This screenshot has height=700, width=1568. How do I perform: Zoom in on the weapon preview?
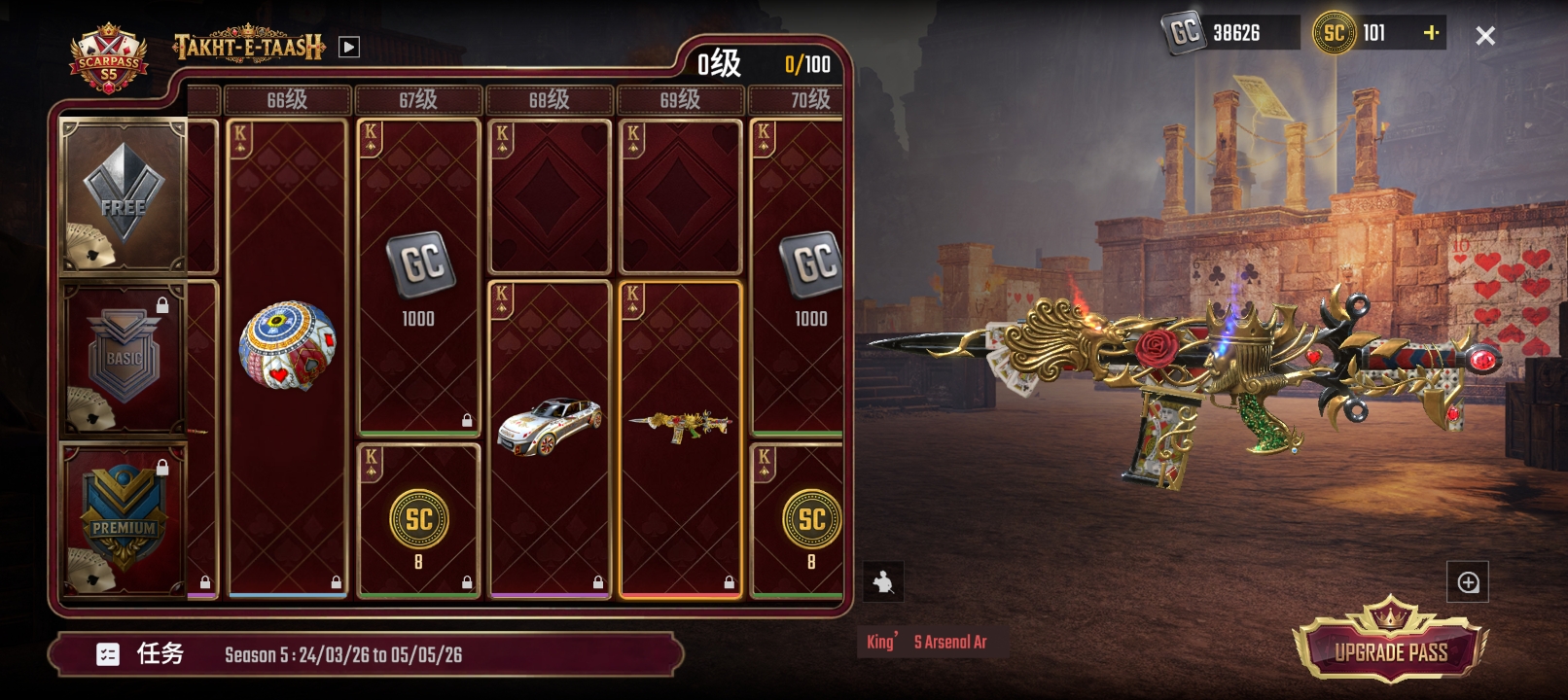1468,582
